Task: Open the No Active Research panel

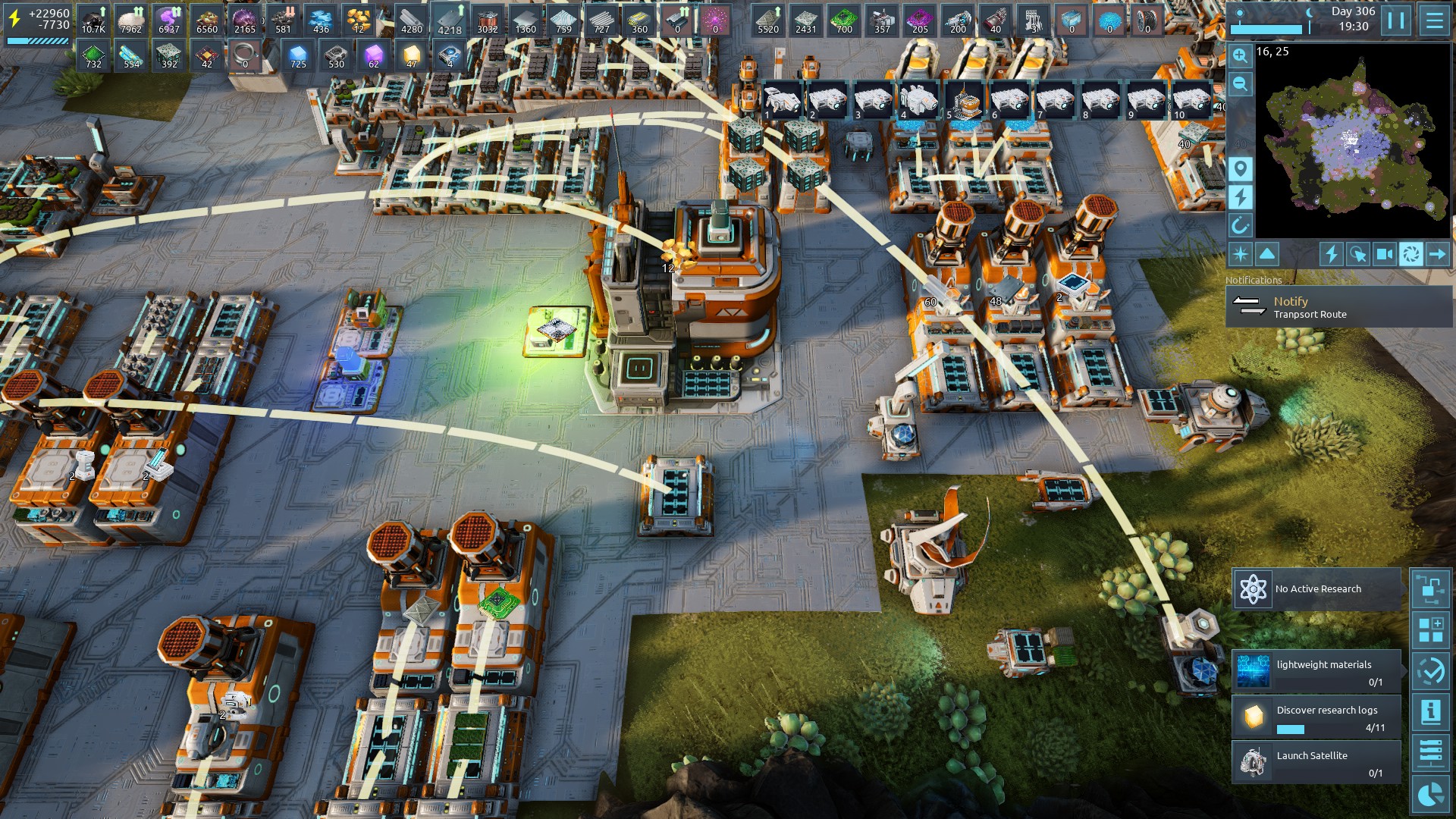Action: (1316, 589)
